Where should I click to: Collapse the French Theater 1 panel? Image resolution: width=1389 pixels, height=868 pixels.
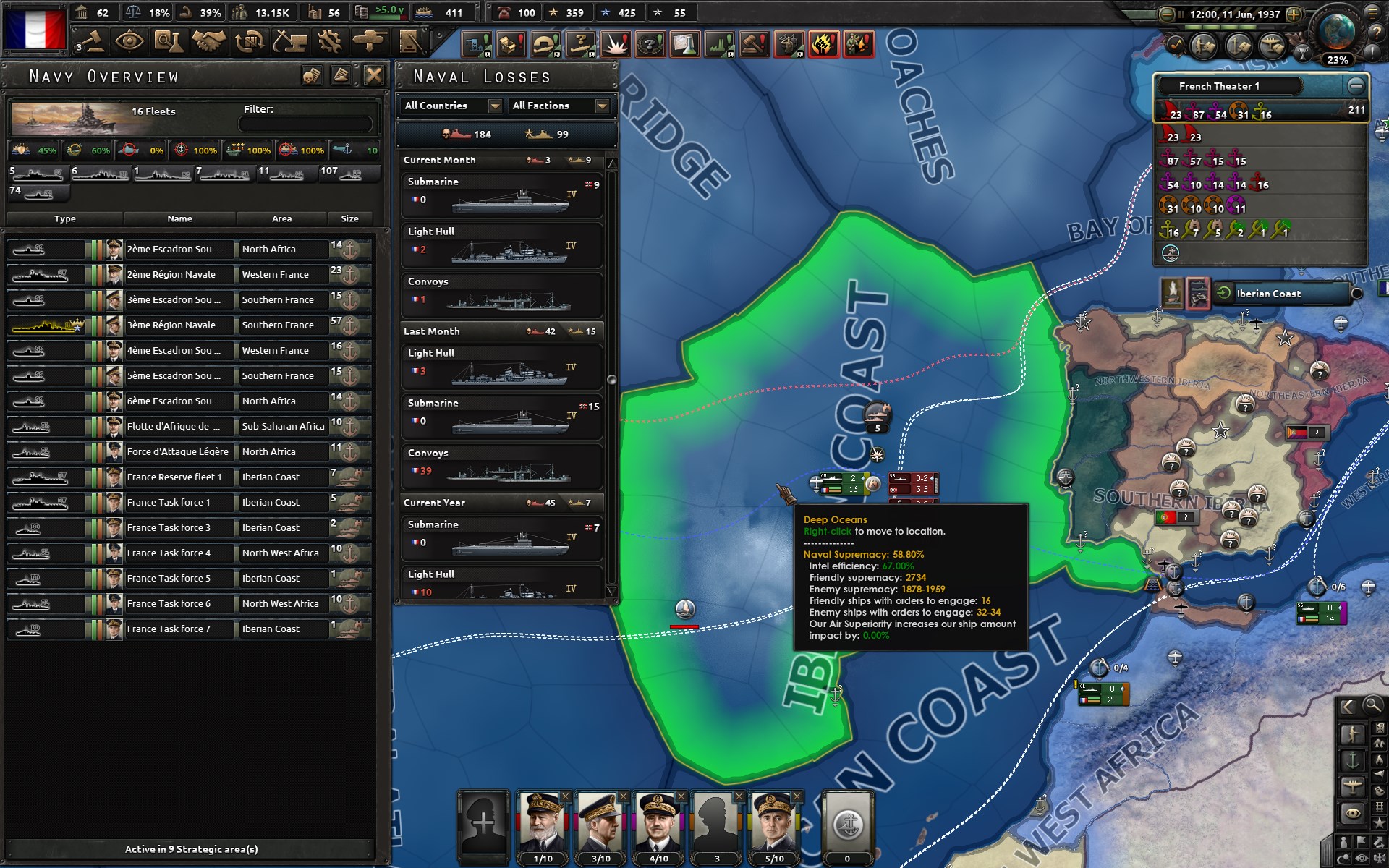pyautogui.click(x=1355, y=85)
